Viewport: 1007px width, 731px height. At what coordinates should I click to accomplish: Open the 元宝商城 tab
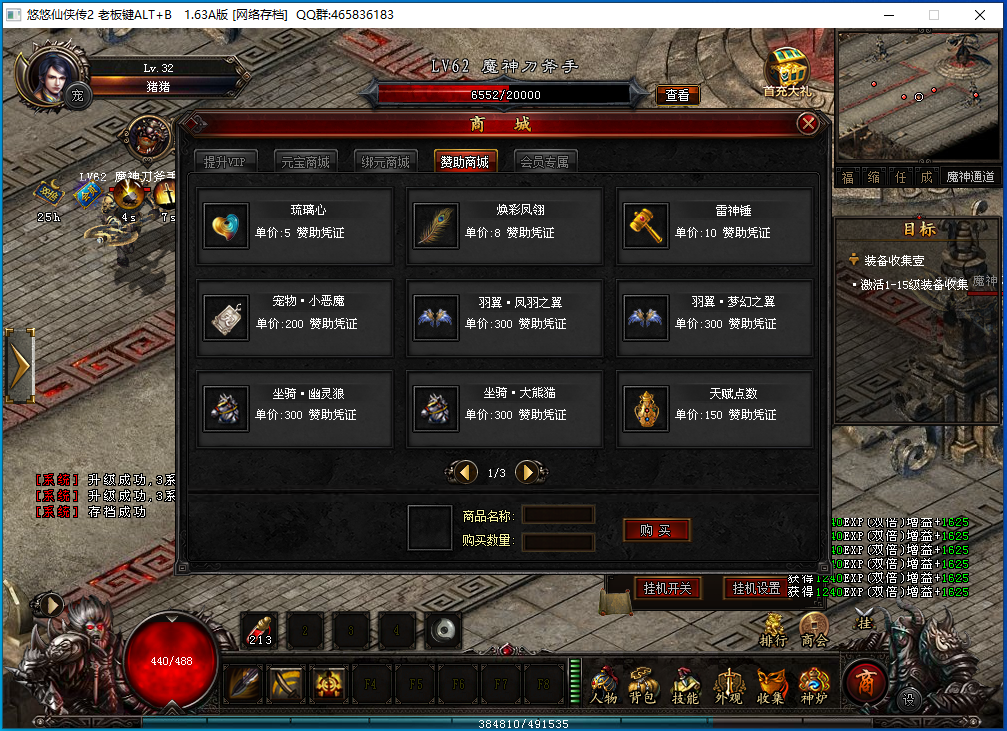click(302, 162)
